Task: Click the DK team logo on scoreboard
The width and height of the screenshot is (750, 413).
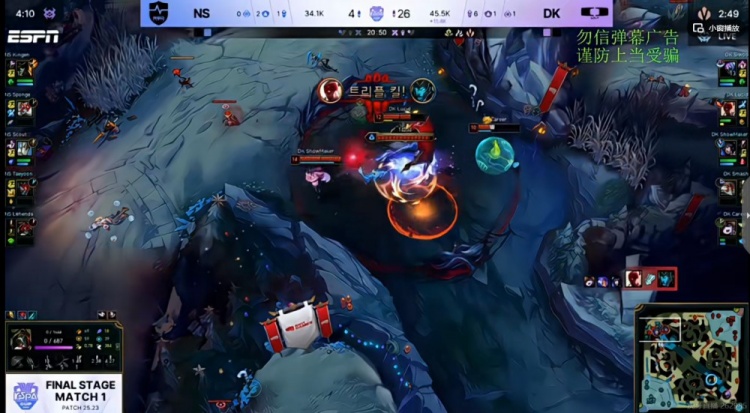Action: [597, 13]
